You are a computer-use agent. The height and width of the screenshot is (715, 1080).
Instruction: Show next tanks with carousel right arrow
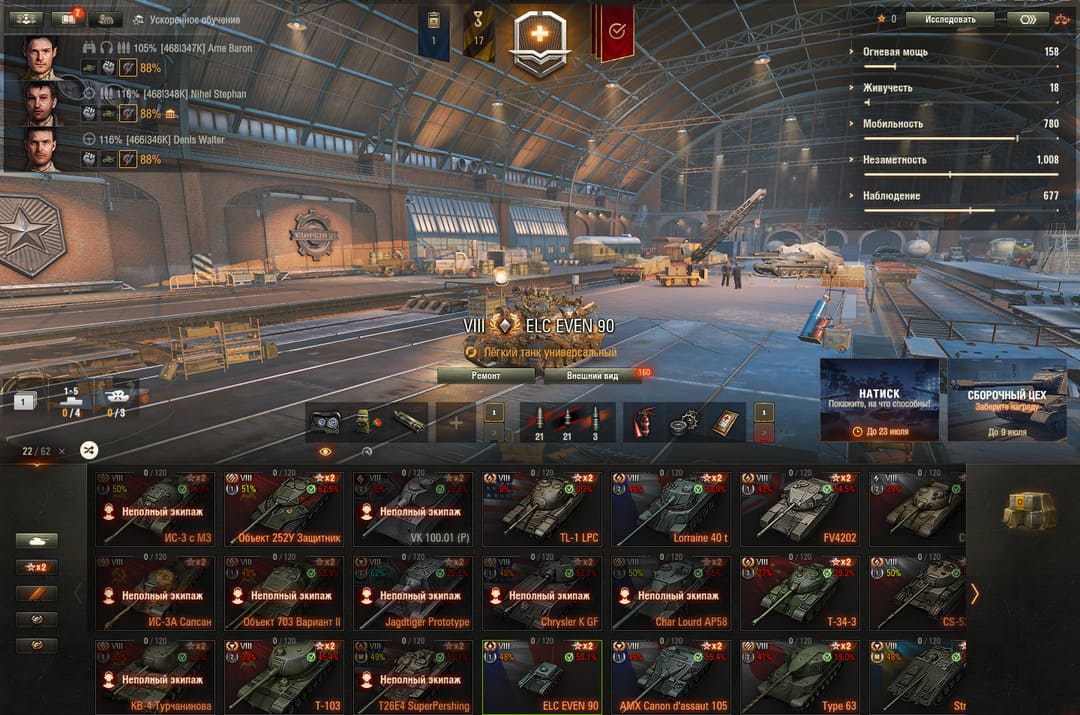coord(975,594)
